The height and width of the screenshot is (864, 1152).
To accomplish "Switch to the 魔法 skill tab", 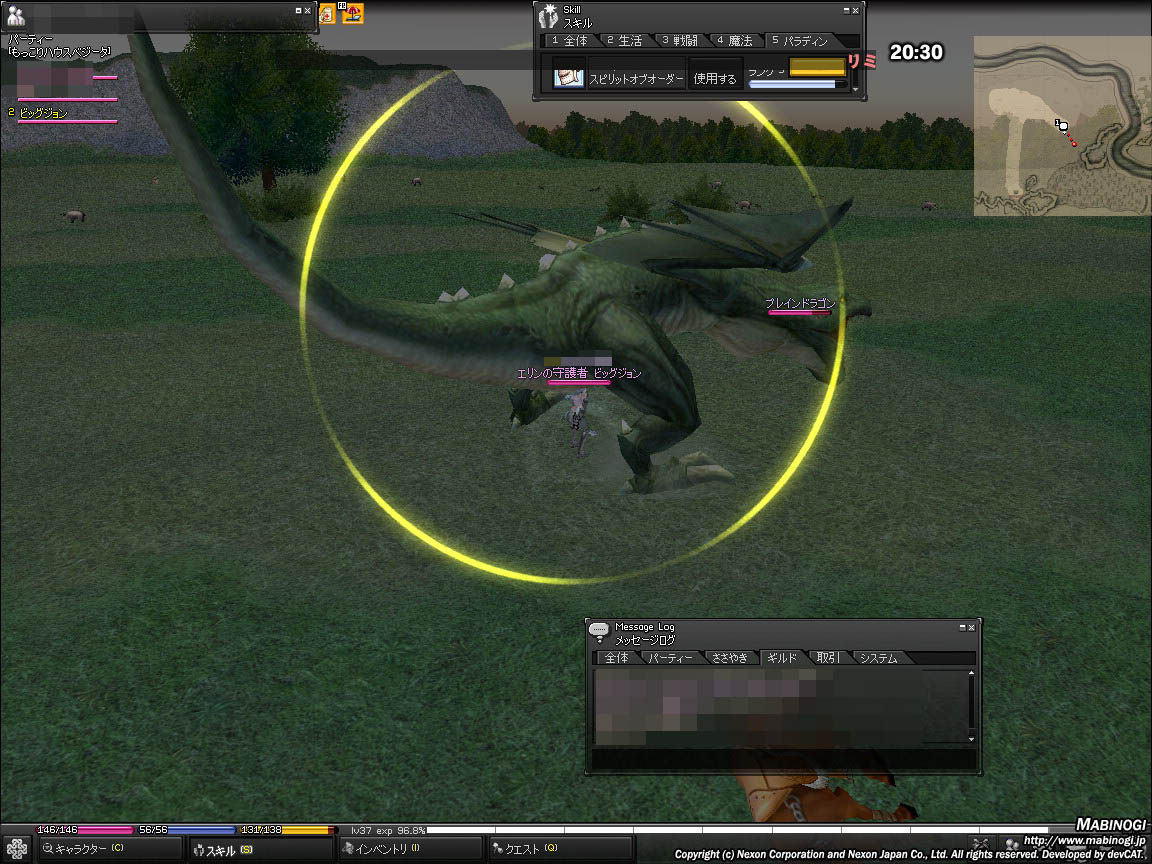I will [734, 41].
